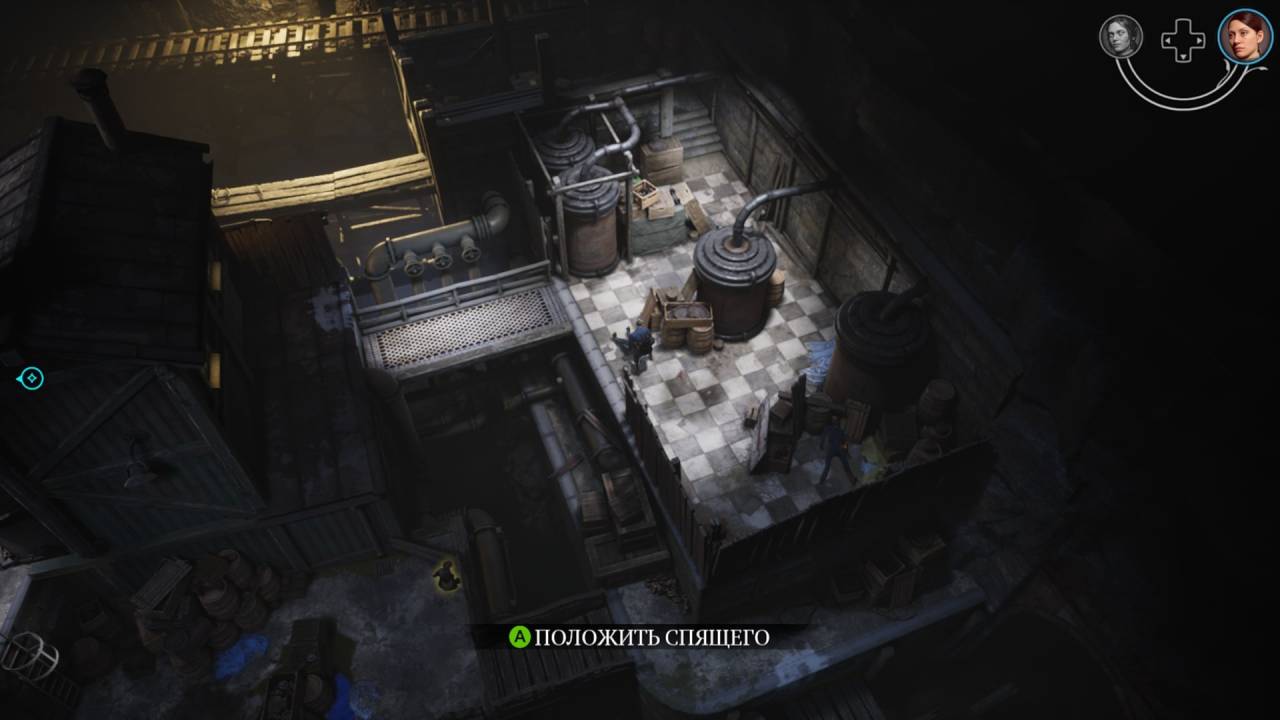Select the greyed-out character portrait
1280x720 pixels.
click(1120, 37)
